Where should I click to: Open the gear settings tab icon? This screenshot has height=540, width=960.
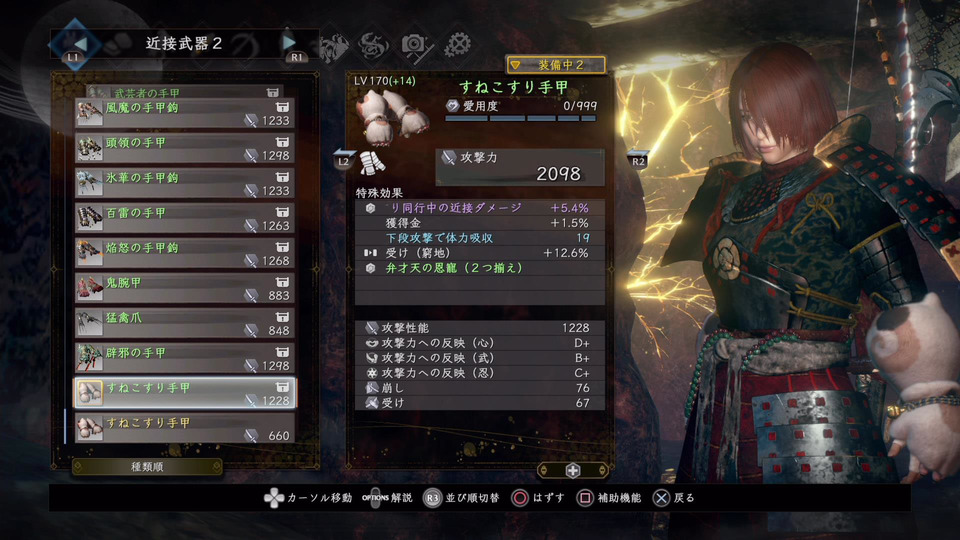[458, 44]
